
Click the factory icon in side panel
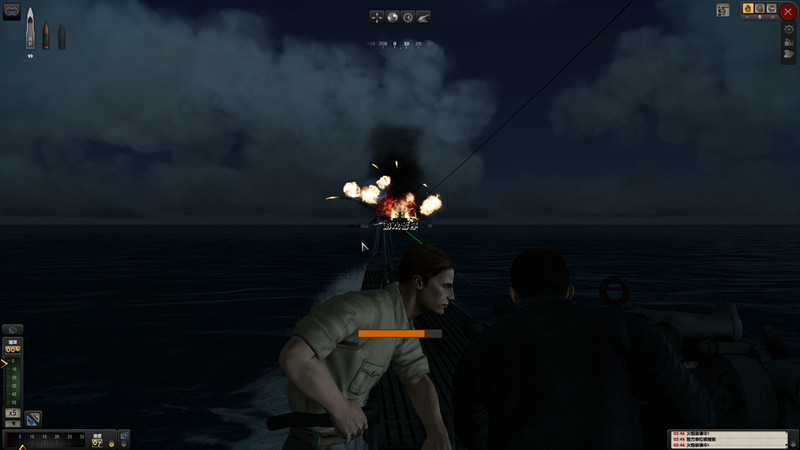[788, 42]
